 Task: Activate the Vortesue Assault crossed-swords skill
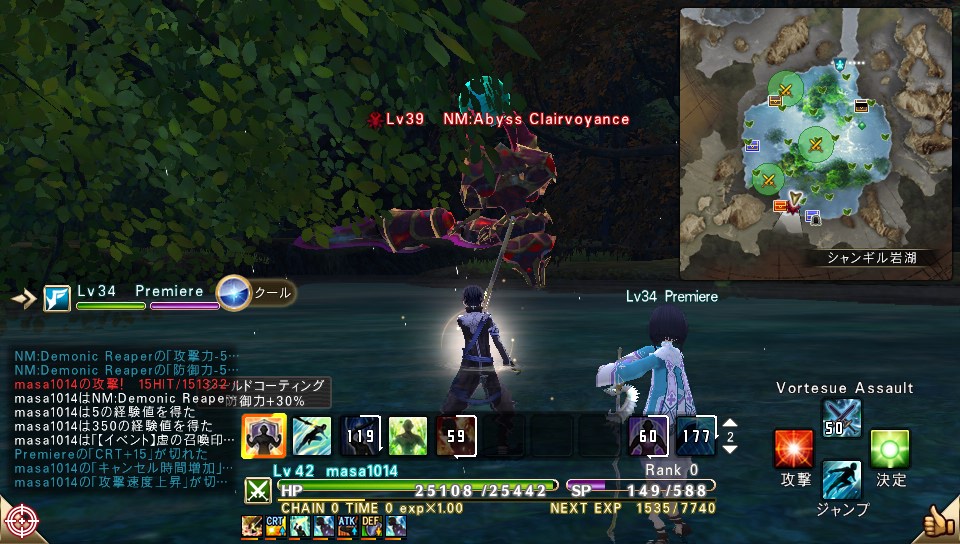point(842,418)
